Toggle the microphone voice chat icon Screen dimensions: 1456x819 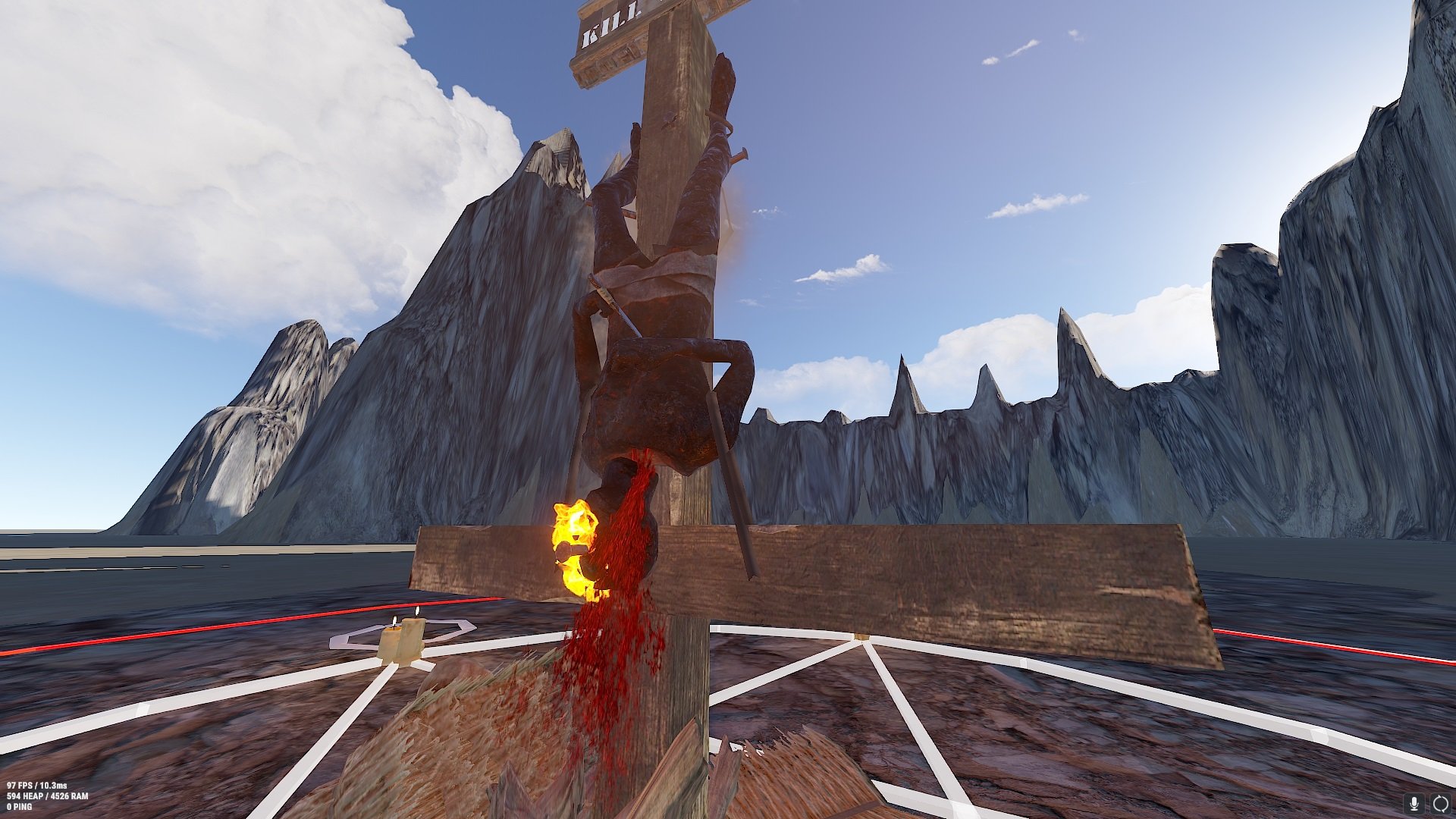point(1414,803)
